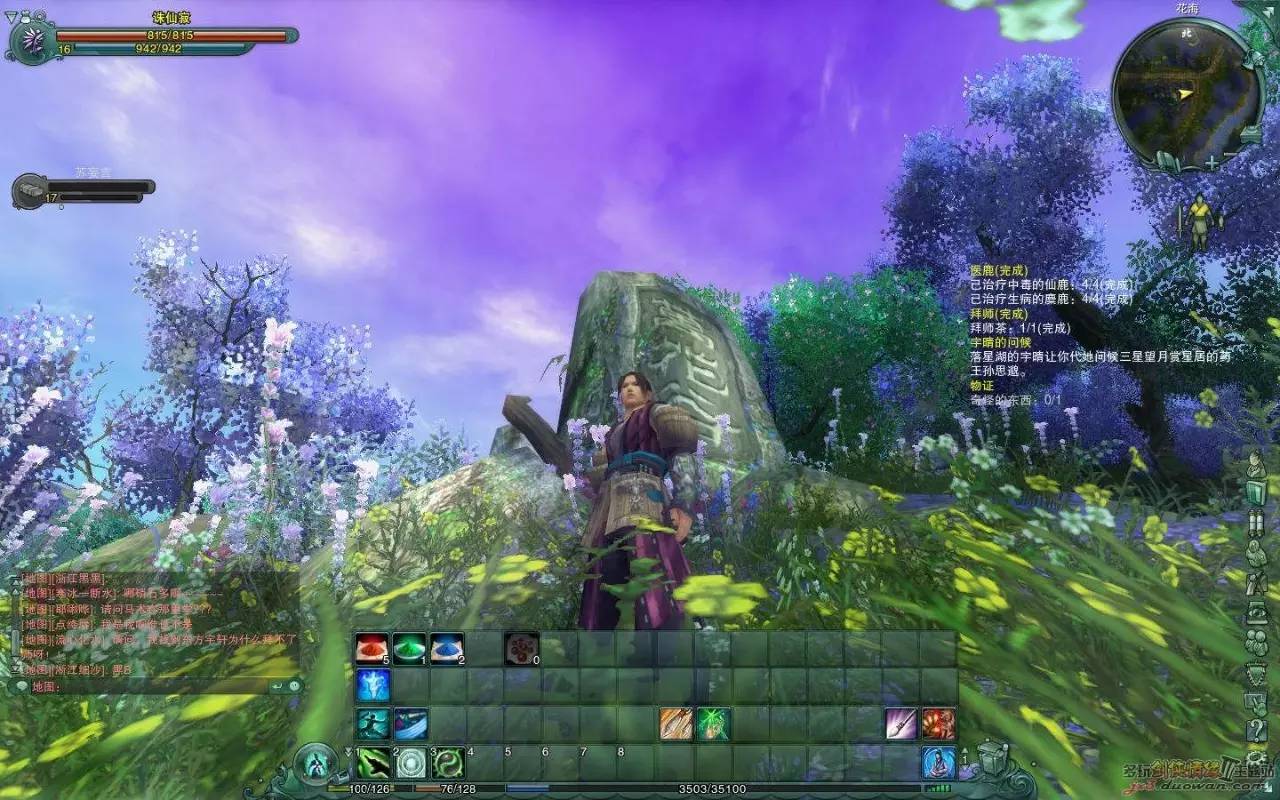Click the minimap in the top-right corner

click(x=1183, y=92)
